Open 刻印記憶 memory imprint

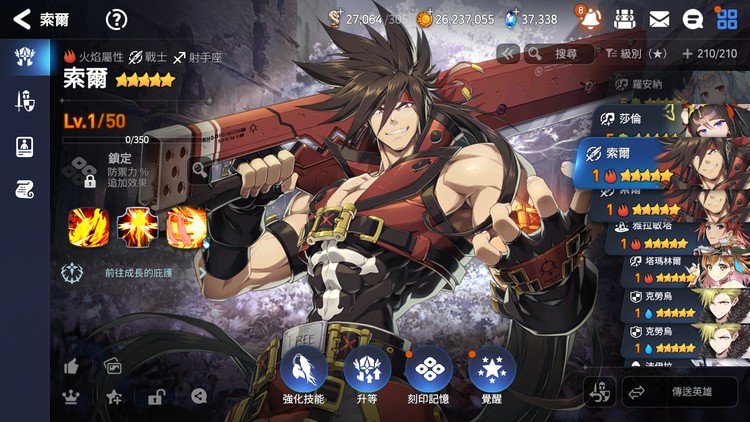[430, 376]
